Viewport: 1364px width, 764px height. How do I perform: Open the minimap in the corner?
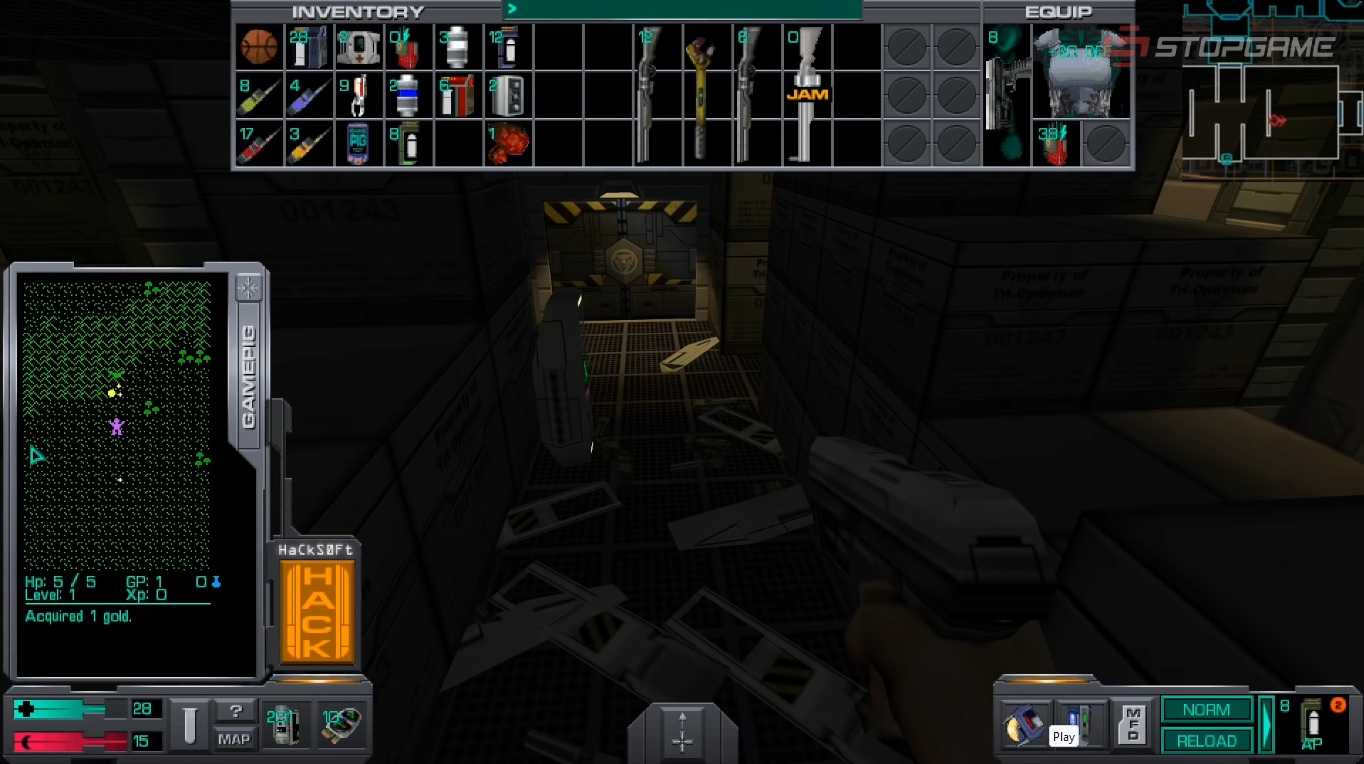click(1272, 112)
